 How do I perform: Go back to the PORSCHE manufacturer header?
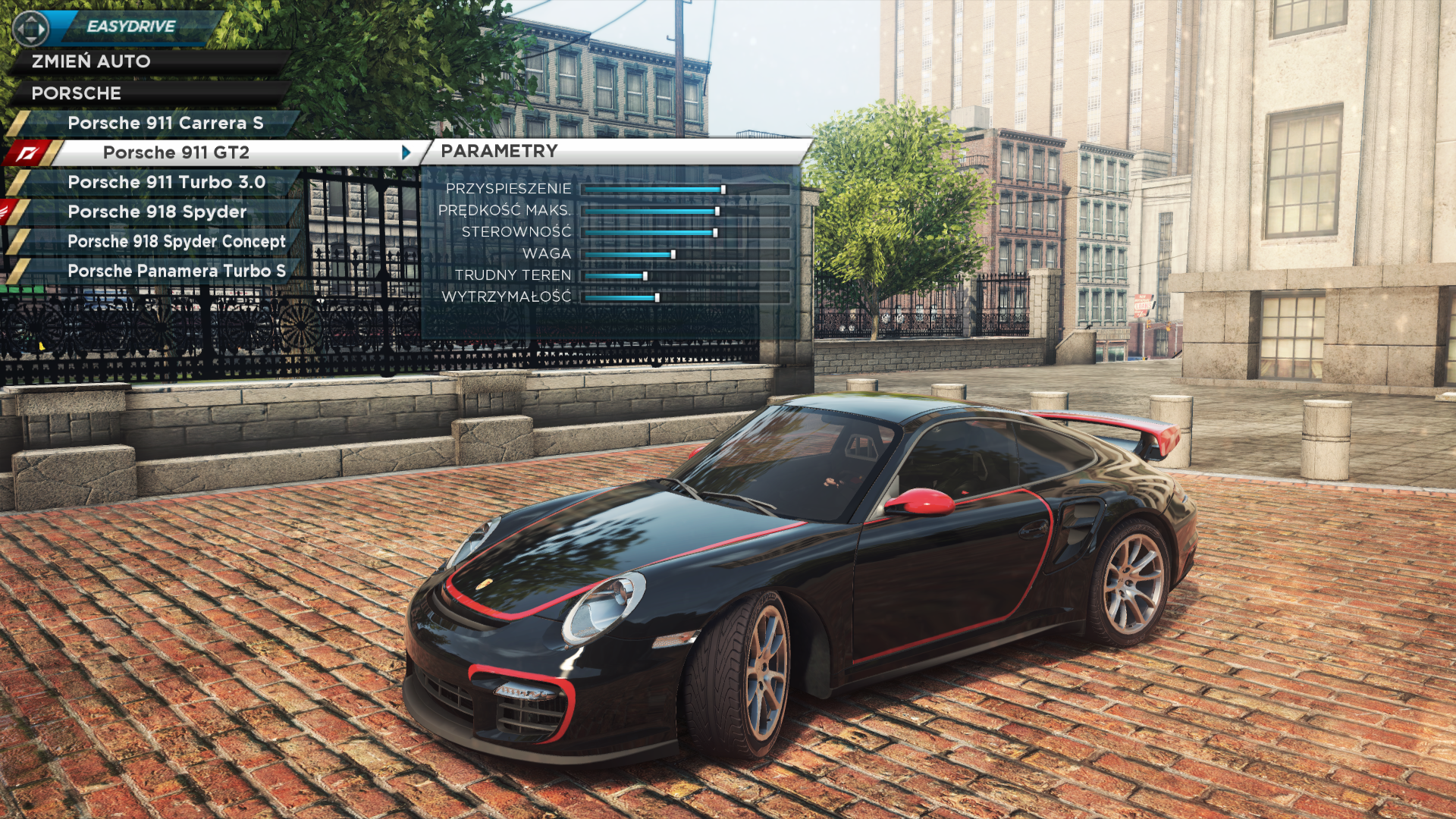click(x=76, y=93)
